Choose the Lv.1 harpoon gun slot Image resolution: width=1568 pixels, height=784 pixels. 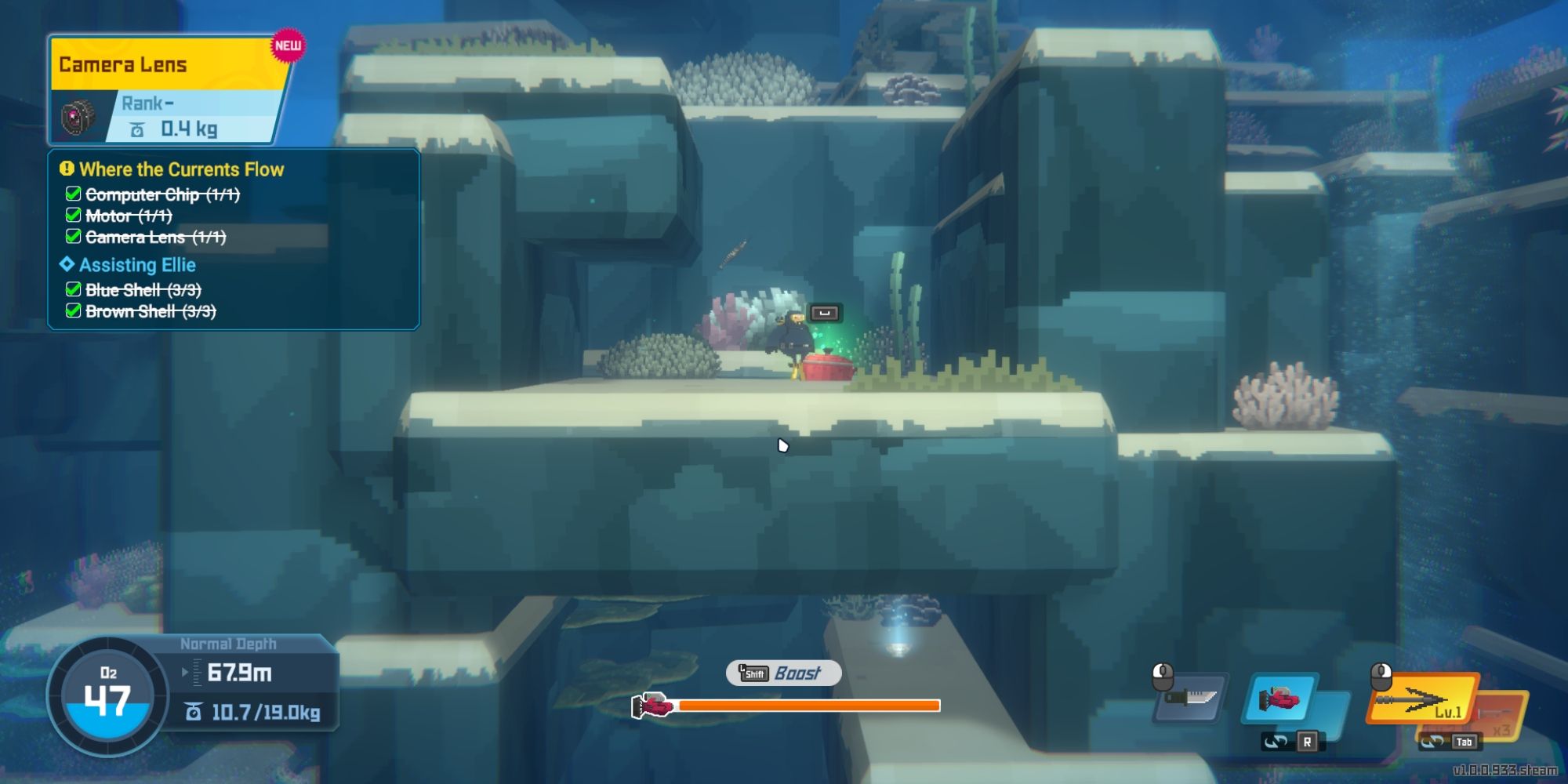(x=1421, y=698)
